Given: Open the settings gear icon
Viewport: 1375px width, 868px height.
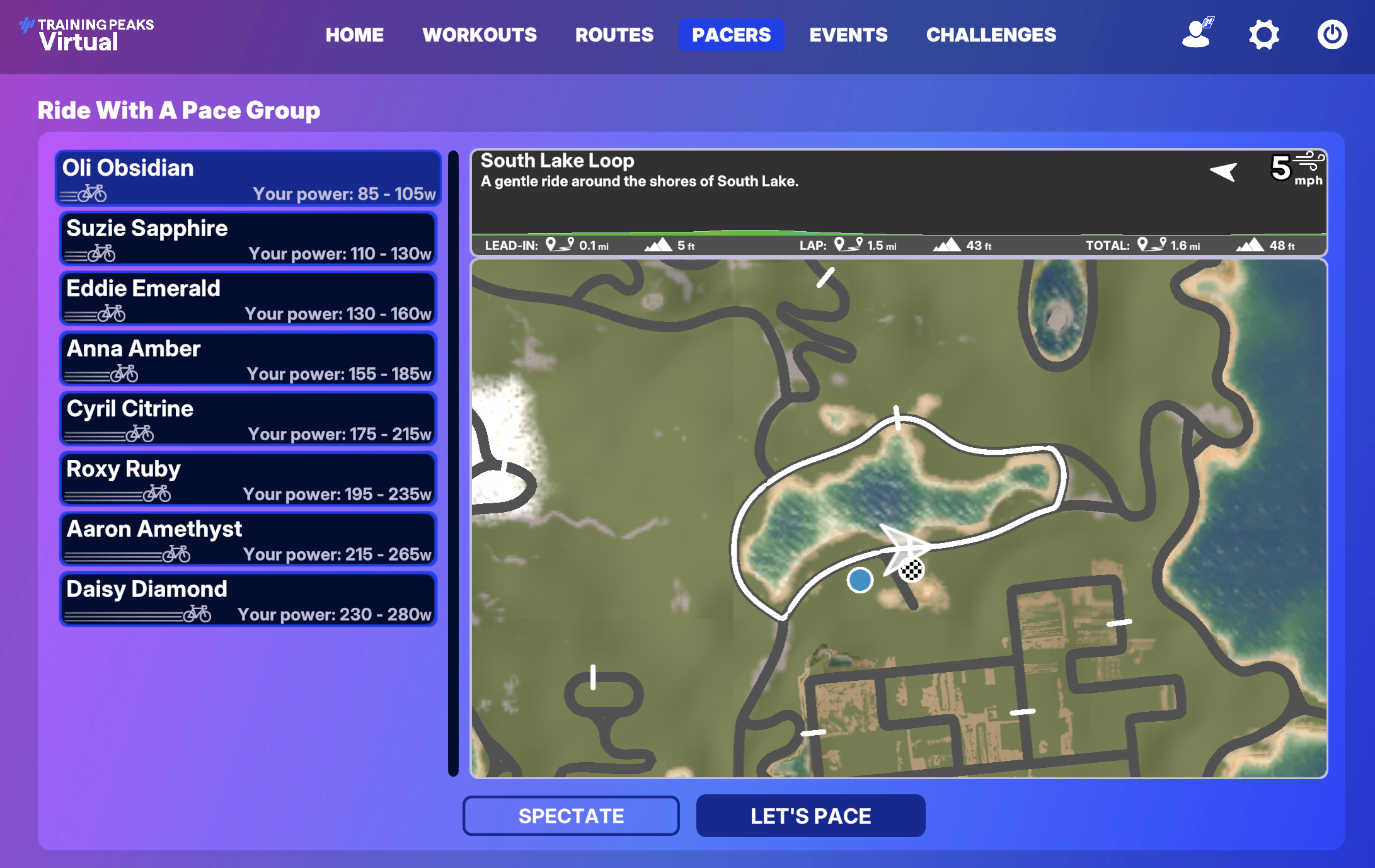Looking at the screenshot, I should (1264, 36).
